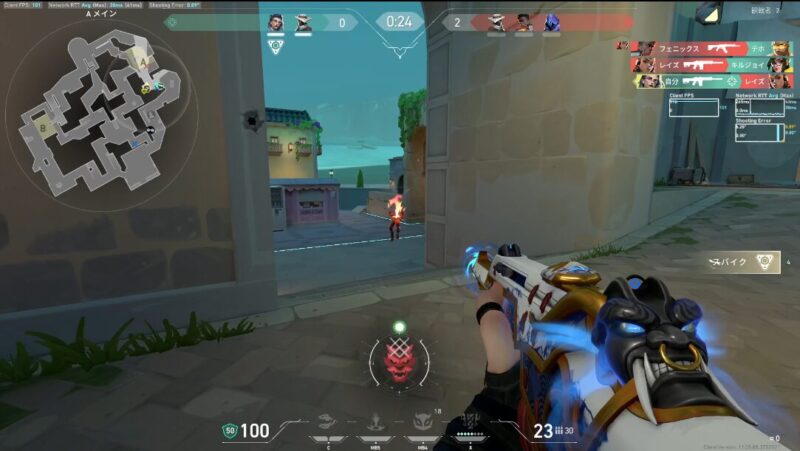Click the blue hooded agent portrait

[549, 22]
